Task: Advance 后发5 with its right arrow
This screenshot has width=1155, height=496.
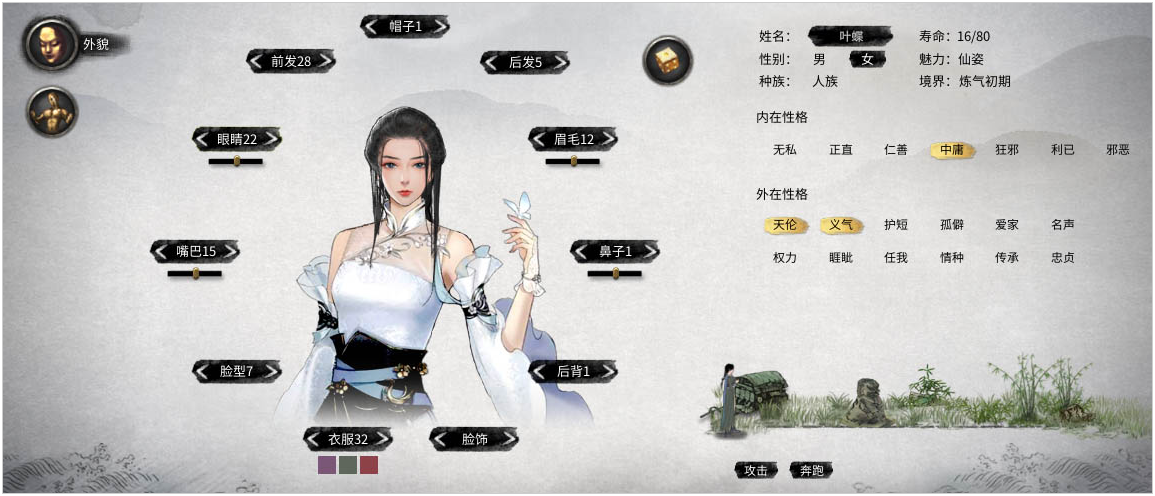Action: click(560, 62)
